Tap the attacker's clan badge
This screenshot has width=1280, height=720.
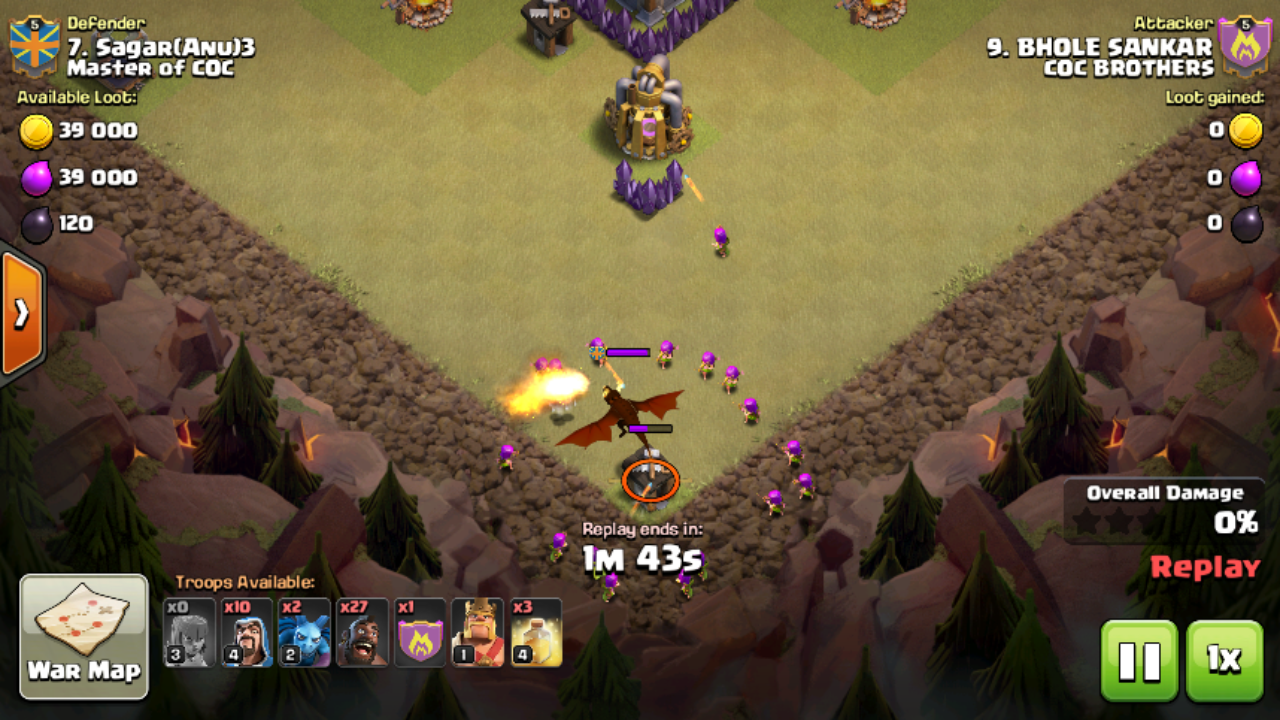point(1244,46)
